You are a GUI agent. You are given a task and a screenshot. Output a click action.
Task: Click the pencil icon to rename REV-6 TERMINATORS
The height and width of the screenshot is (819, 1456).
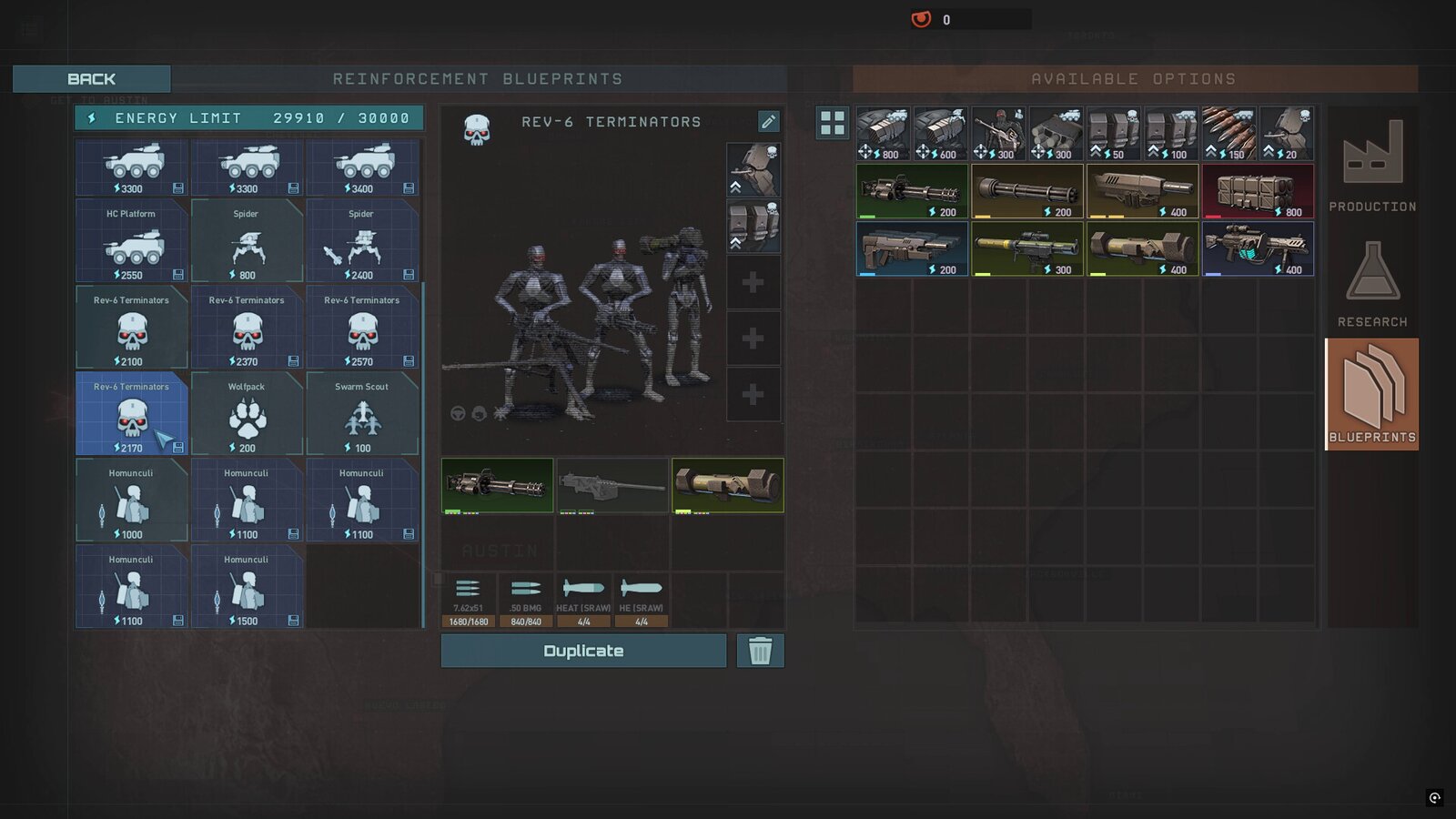(767, 121)
